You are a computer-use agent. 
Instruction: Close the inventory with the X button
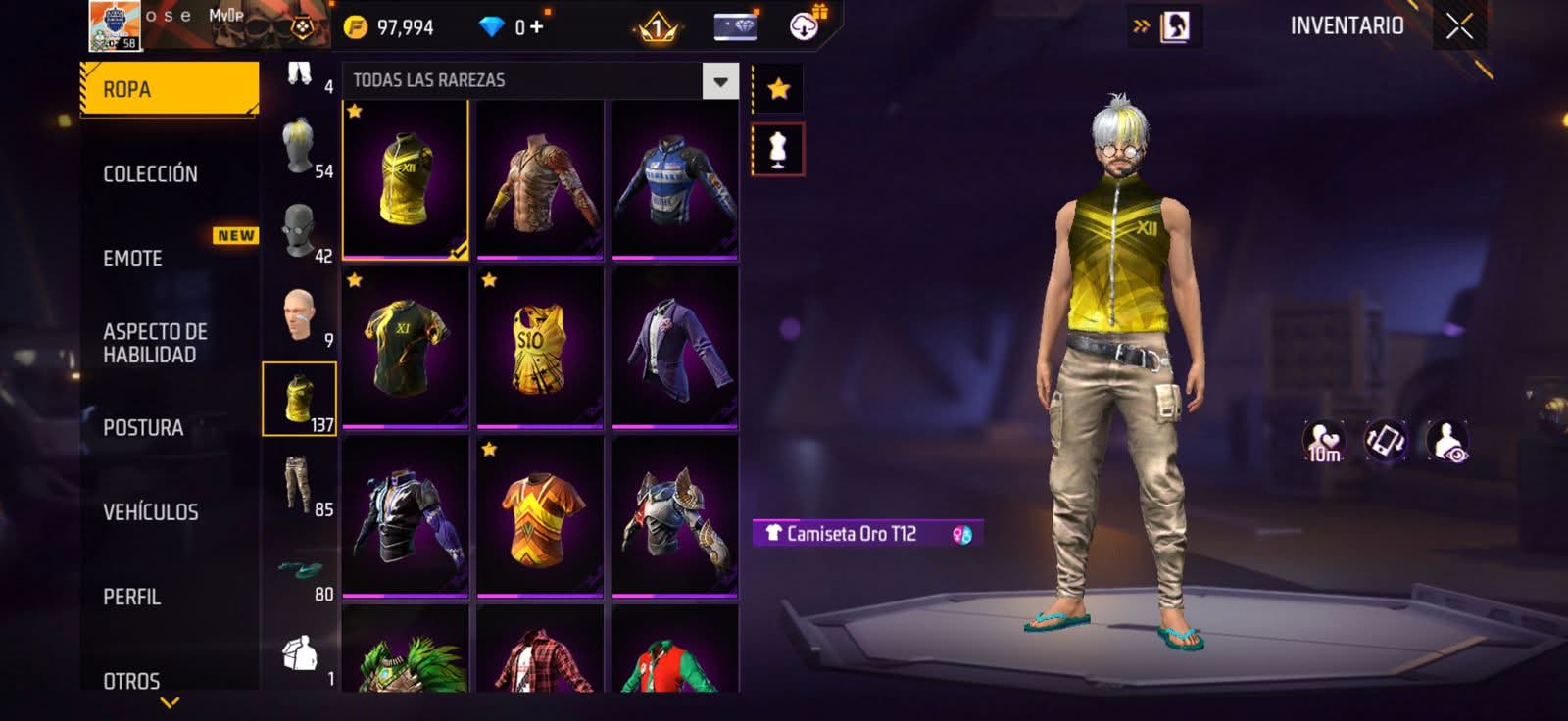coord(1459,26)
